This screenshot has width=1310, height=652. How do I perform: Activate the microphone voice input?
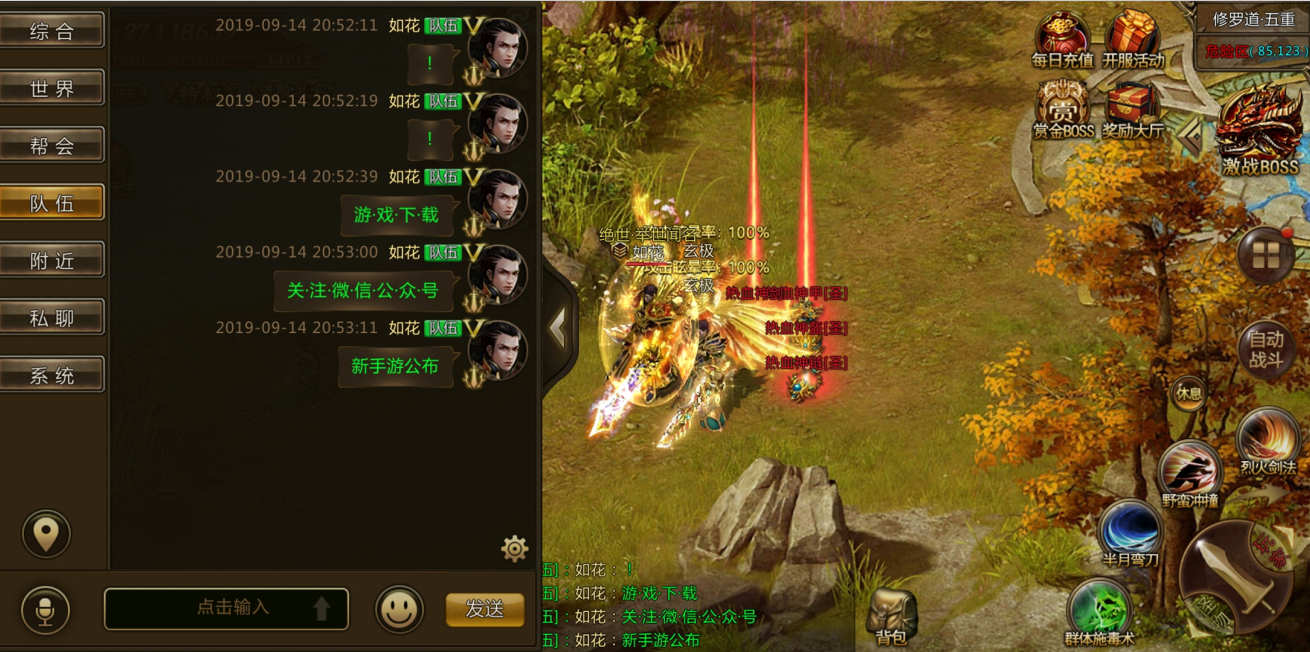coord(46,609)
